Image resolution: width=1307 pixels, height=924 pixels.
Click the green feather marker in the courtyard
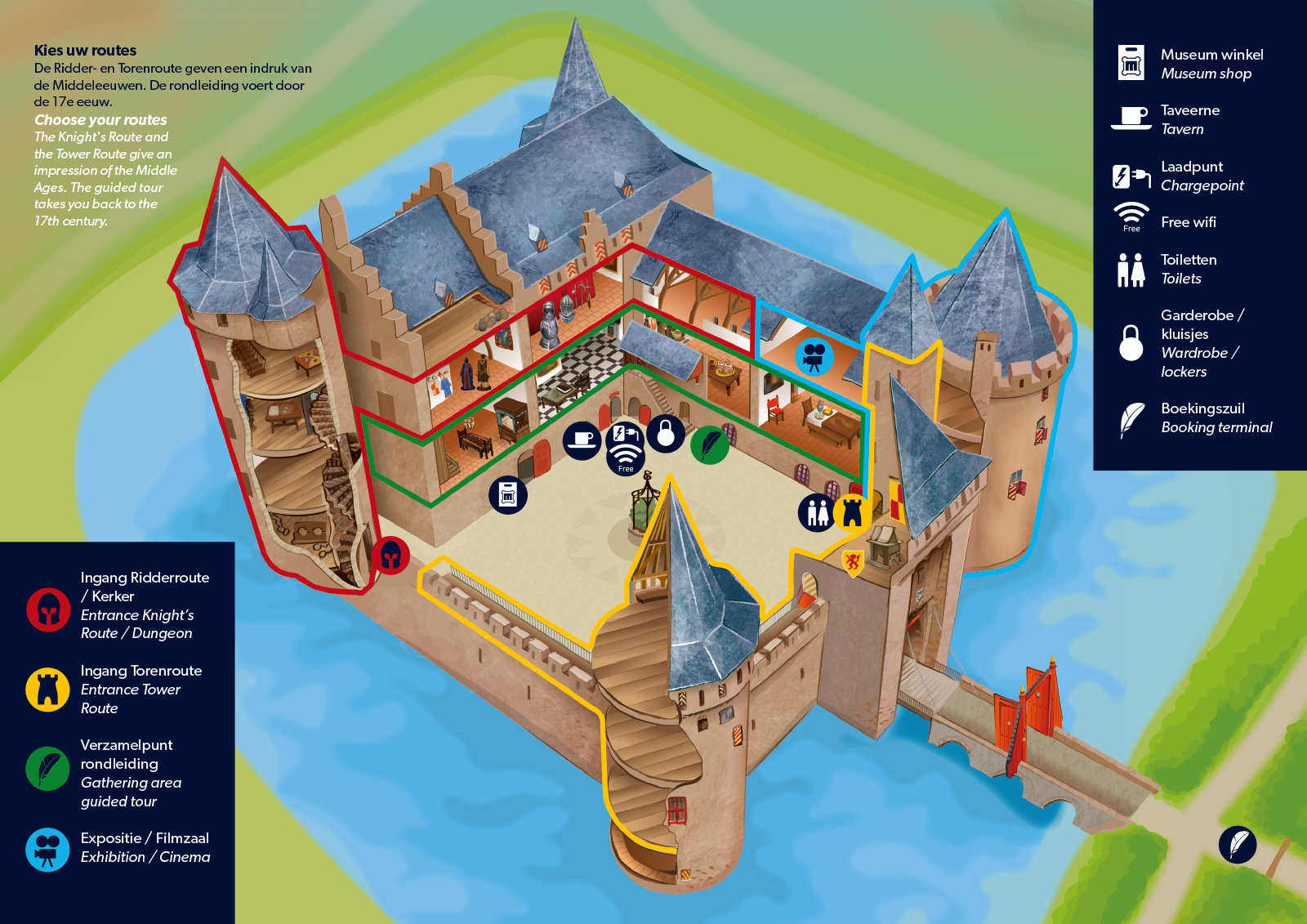click(x=710, y=445)
